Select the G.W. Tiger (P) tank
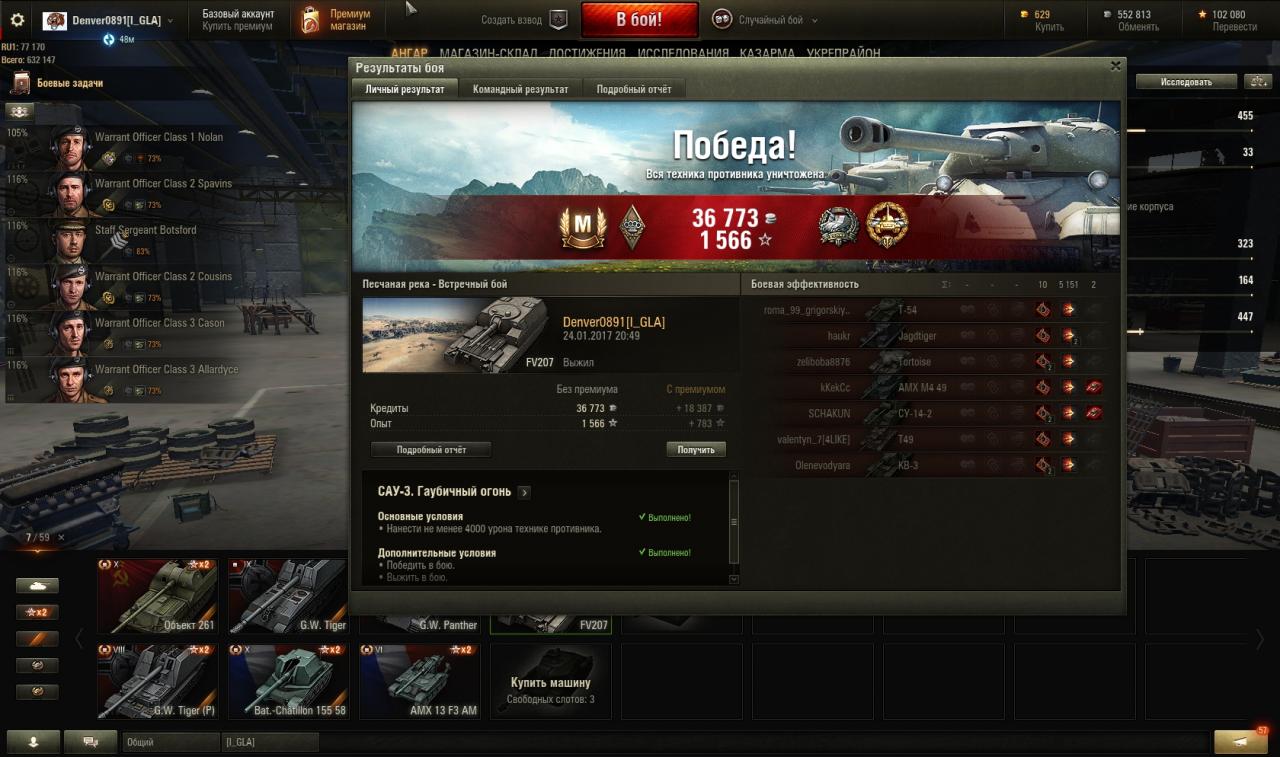Viewport: 1280px width, 757px height. pyautogui.click(x=157, y=681)
